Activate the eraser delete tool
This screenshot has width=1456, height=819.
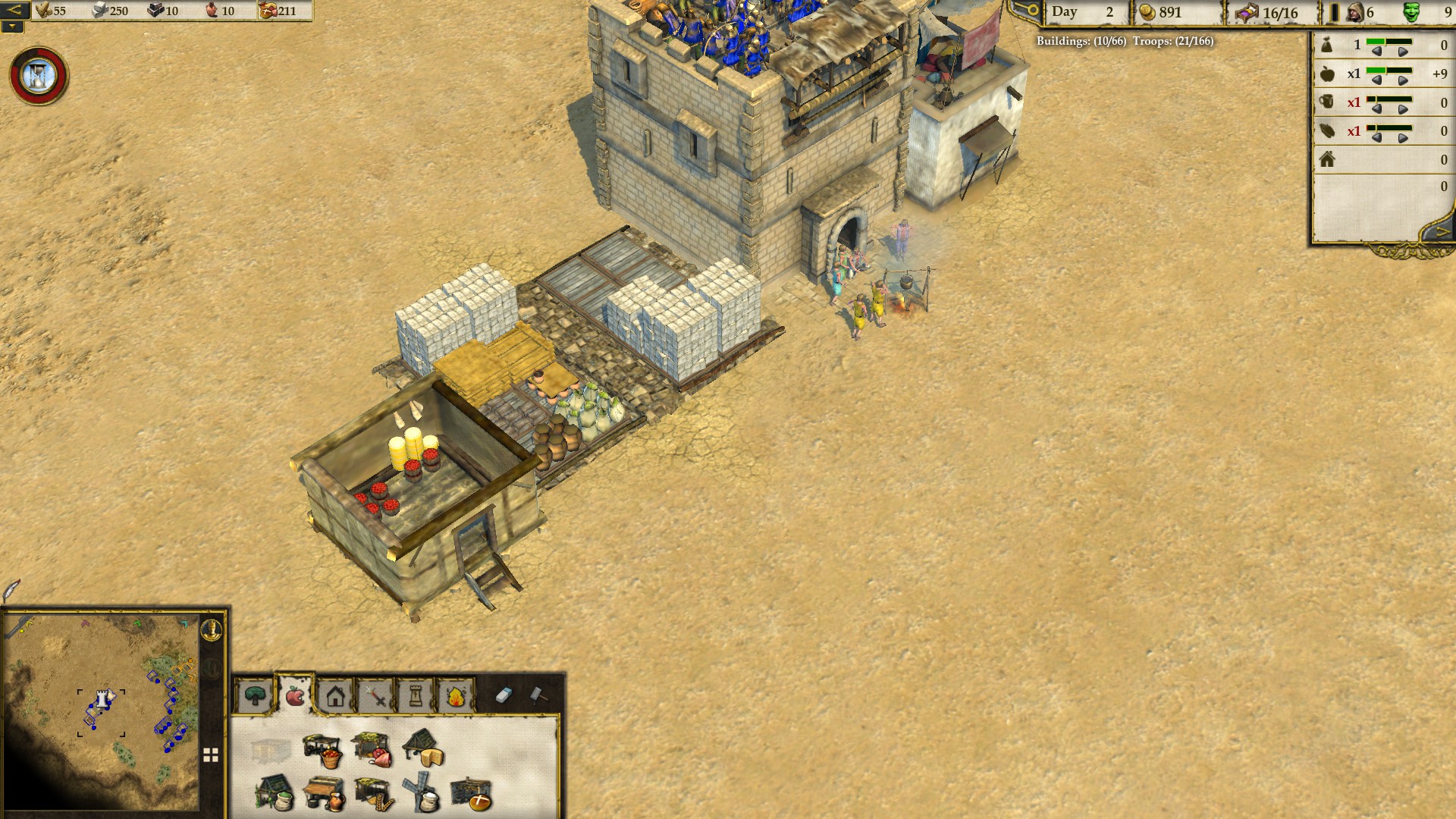click(504, 695)
